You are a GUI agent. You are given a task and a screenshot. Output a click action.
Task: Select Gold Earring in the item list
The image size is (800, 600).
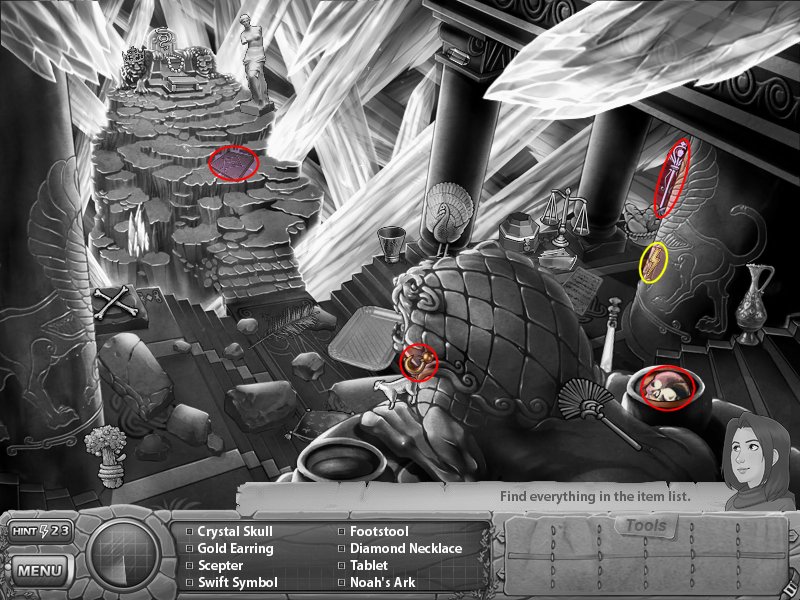[x=234, y=549]
